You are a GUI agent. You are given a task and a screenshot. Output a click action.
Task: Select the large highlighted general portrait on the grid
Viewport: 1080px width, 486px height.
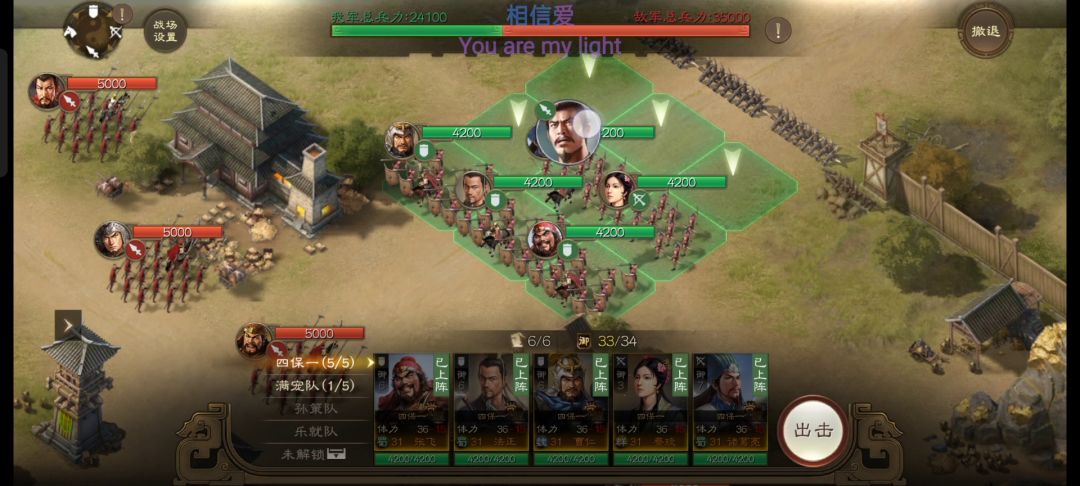(x=567, y=132)
